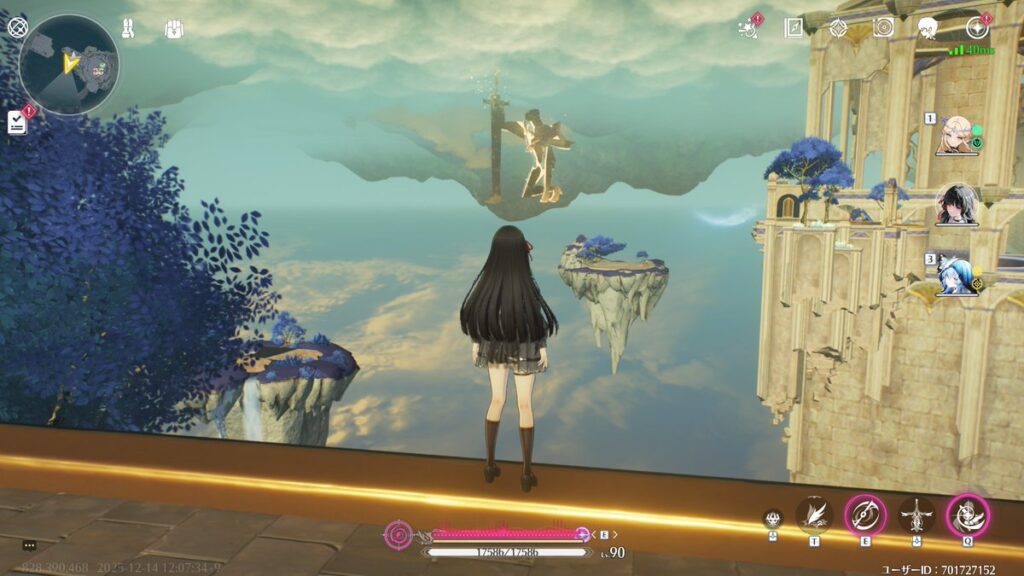Open the sparkle events icon with red alert
The width and height of the screenshot is (1024, 576).
point(747,28)
